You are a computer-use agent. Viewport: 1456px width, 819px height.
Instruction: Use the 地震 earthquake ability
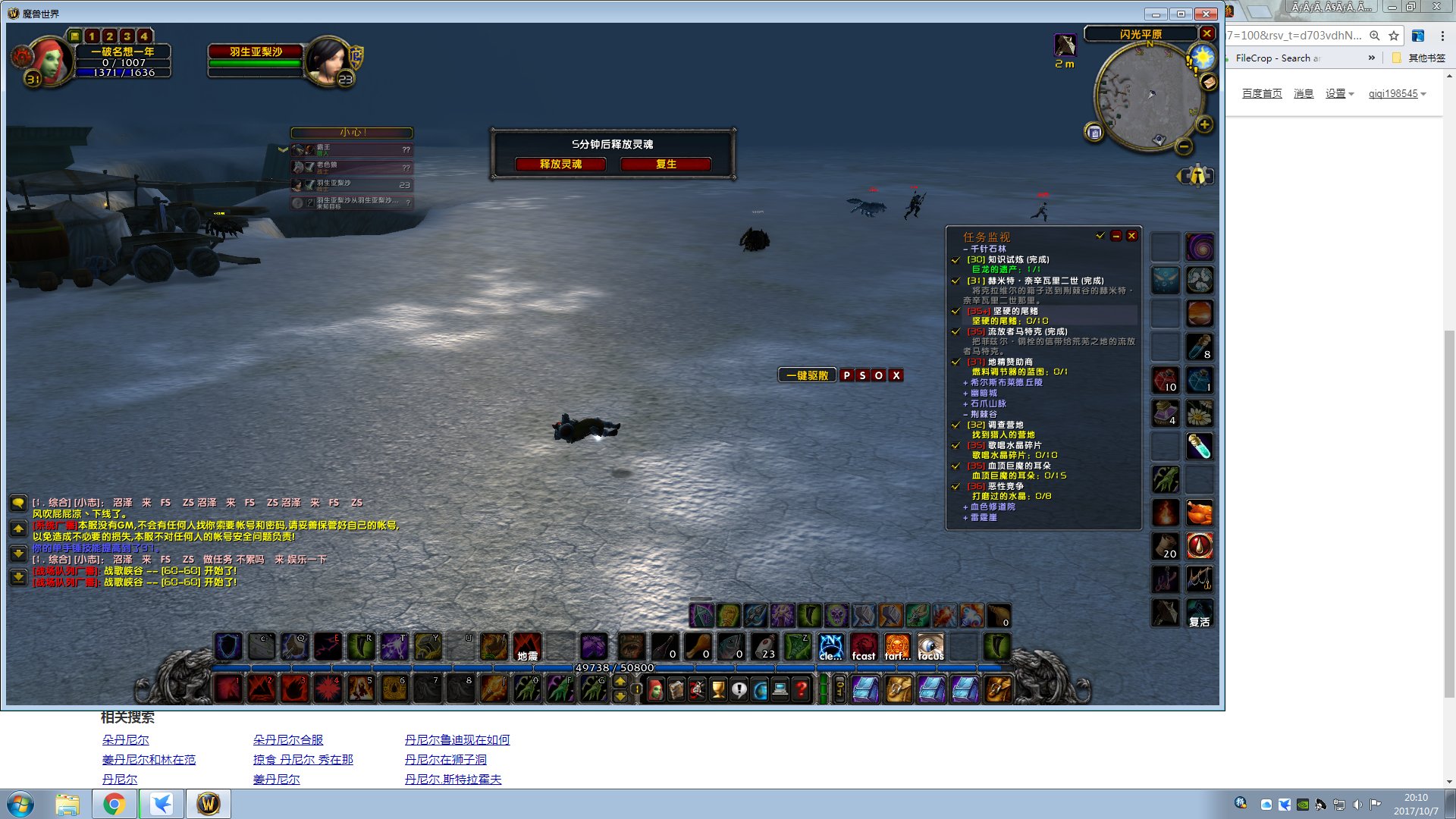[527, 646]
